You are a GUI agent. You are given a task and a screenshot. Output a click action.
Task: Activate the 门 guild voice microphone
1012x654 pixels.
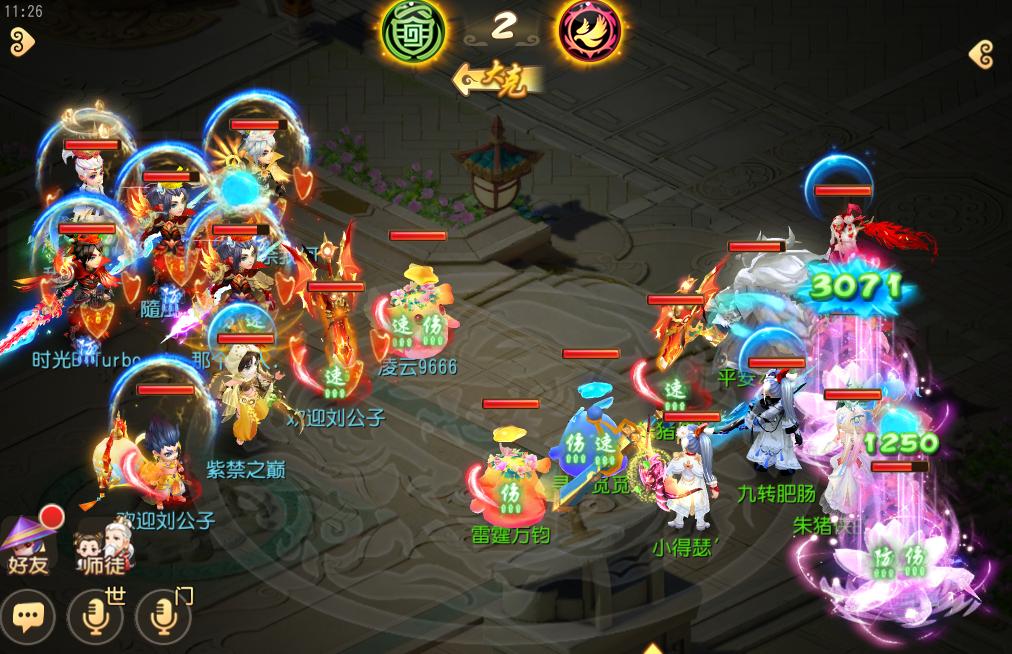click(163, 617)
